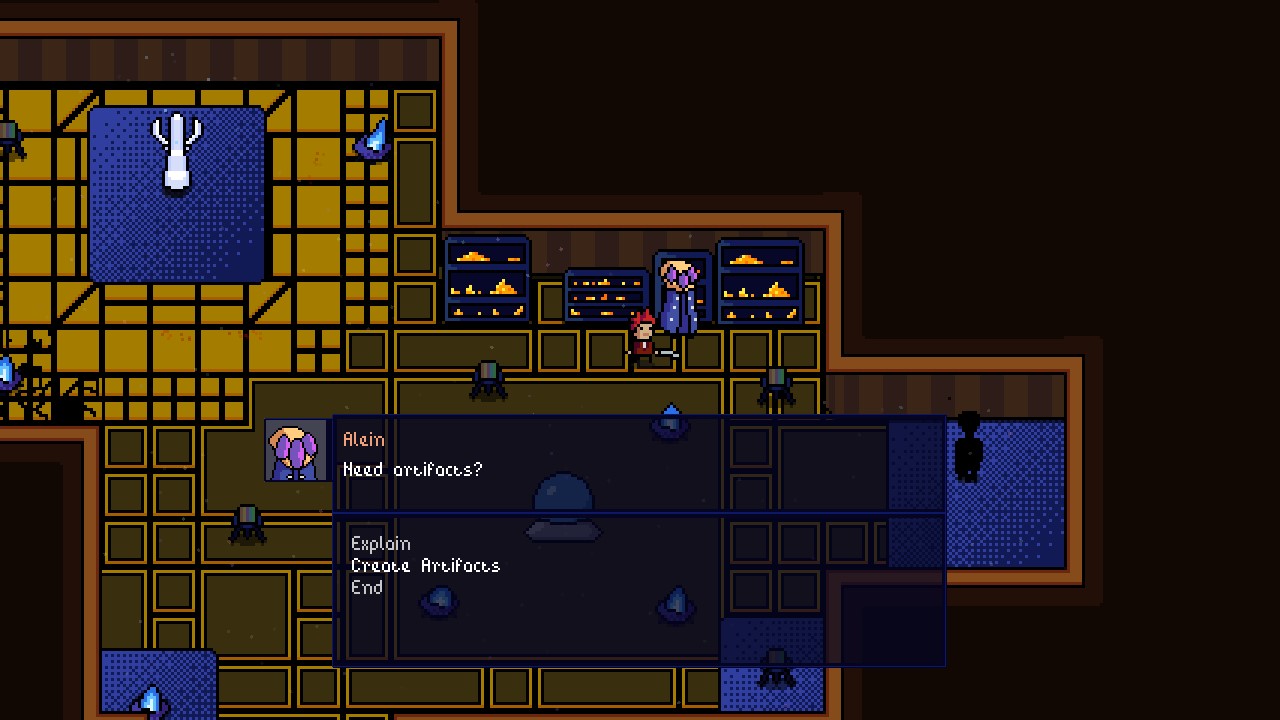Select the spider robot near the dialog's top edge
This screenshot has width=1280, height=720.
coord(490,382)
